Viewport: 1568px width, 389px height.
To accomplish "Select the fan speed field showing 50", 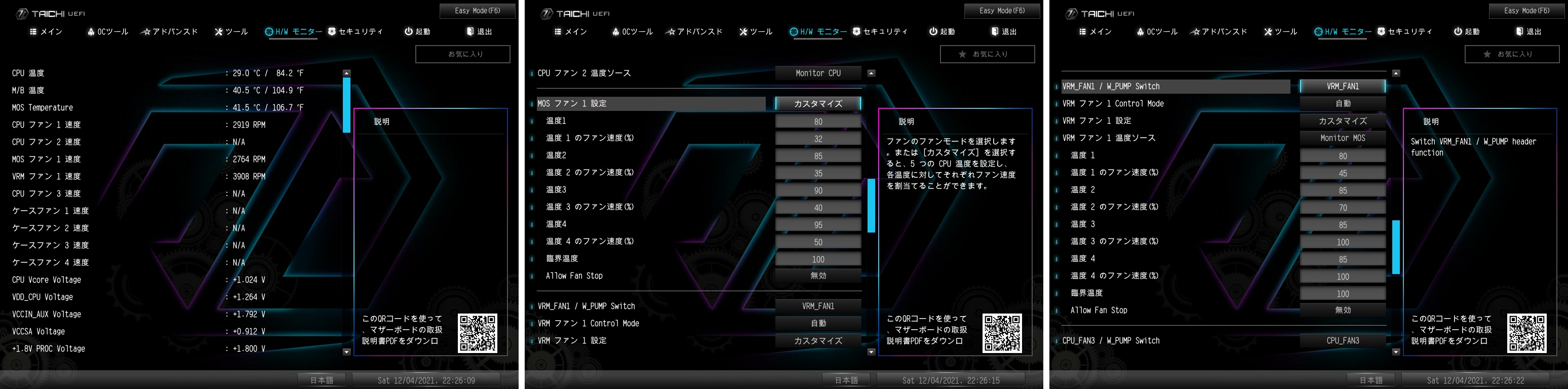I will (817, 242).
